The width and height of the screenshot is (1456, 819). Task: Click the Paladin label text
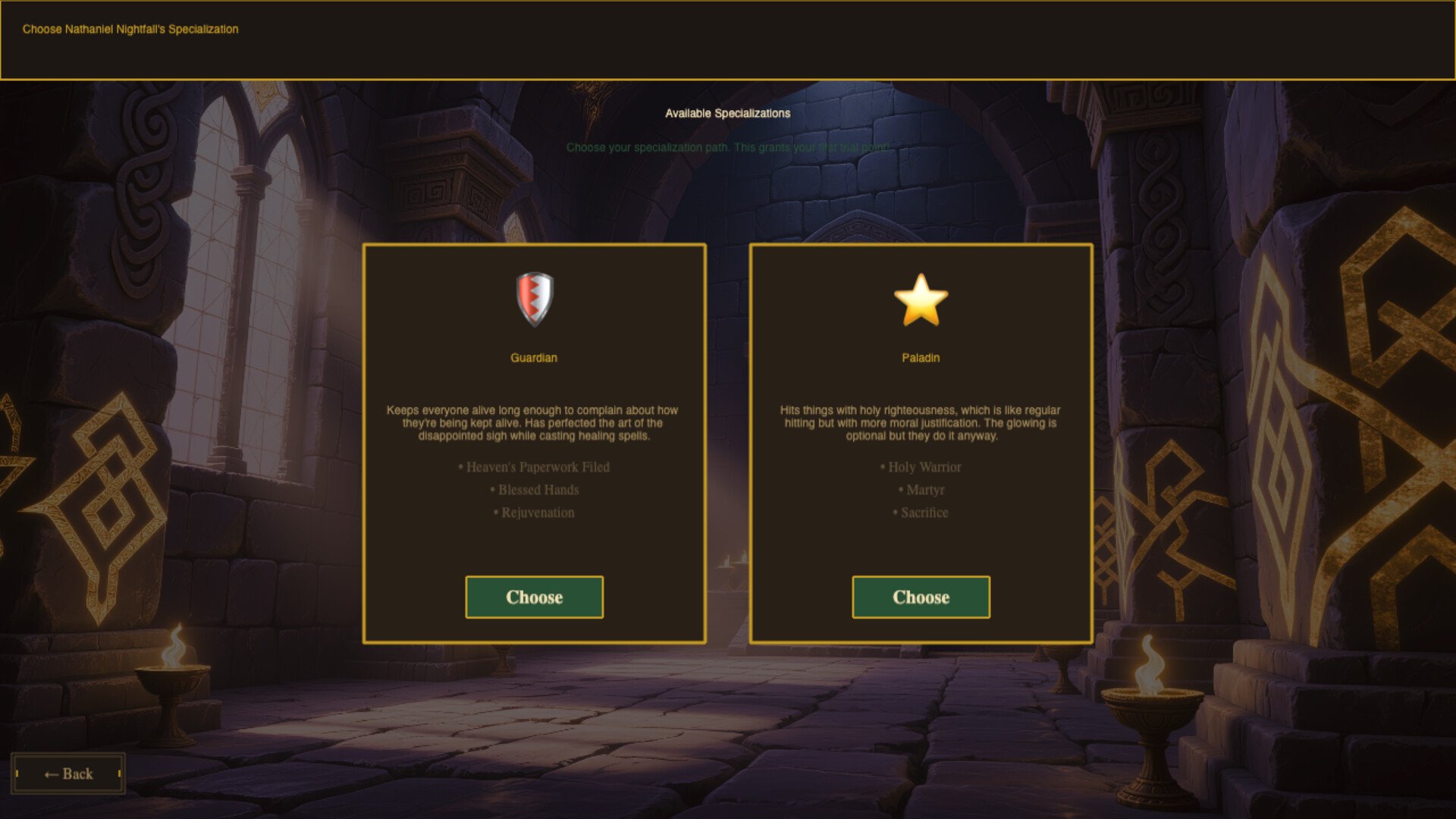[x=921, y=357]
